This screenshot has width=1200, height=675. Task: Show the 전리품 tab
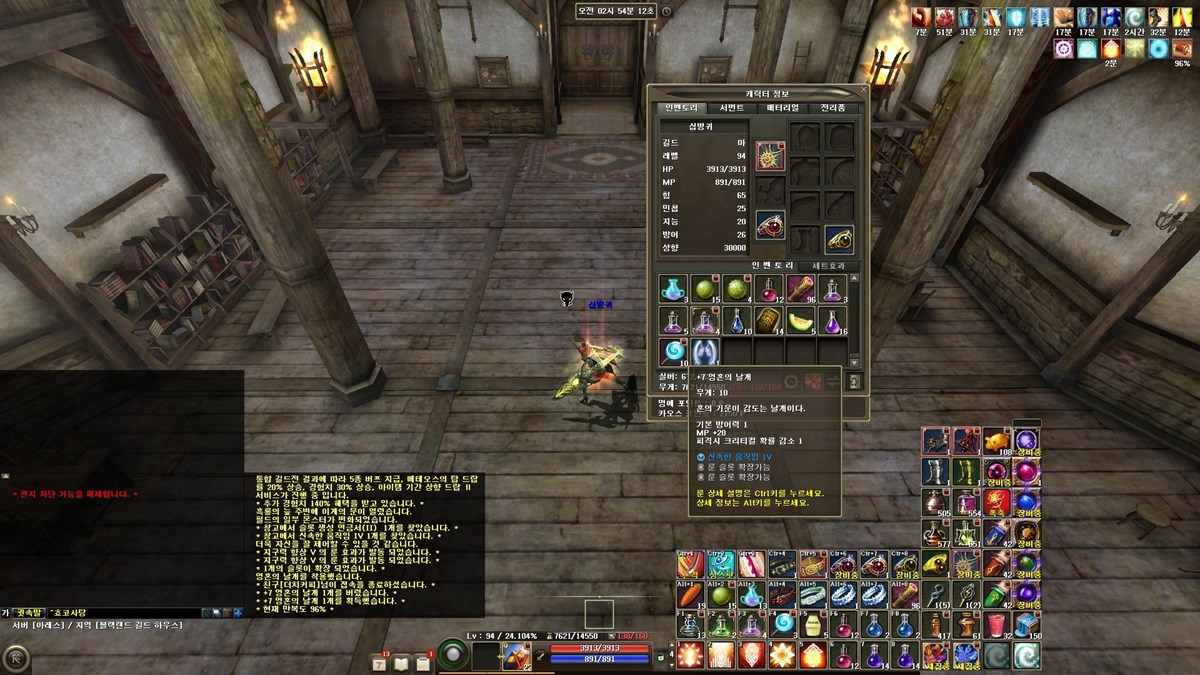click(x=833, y=108)
